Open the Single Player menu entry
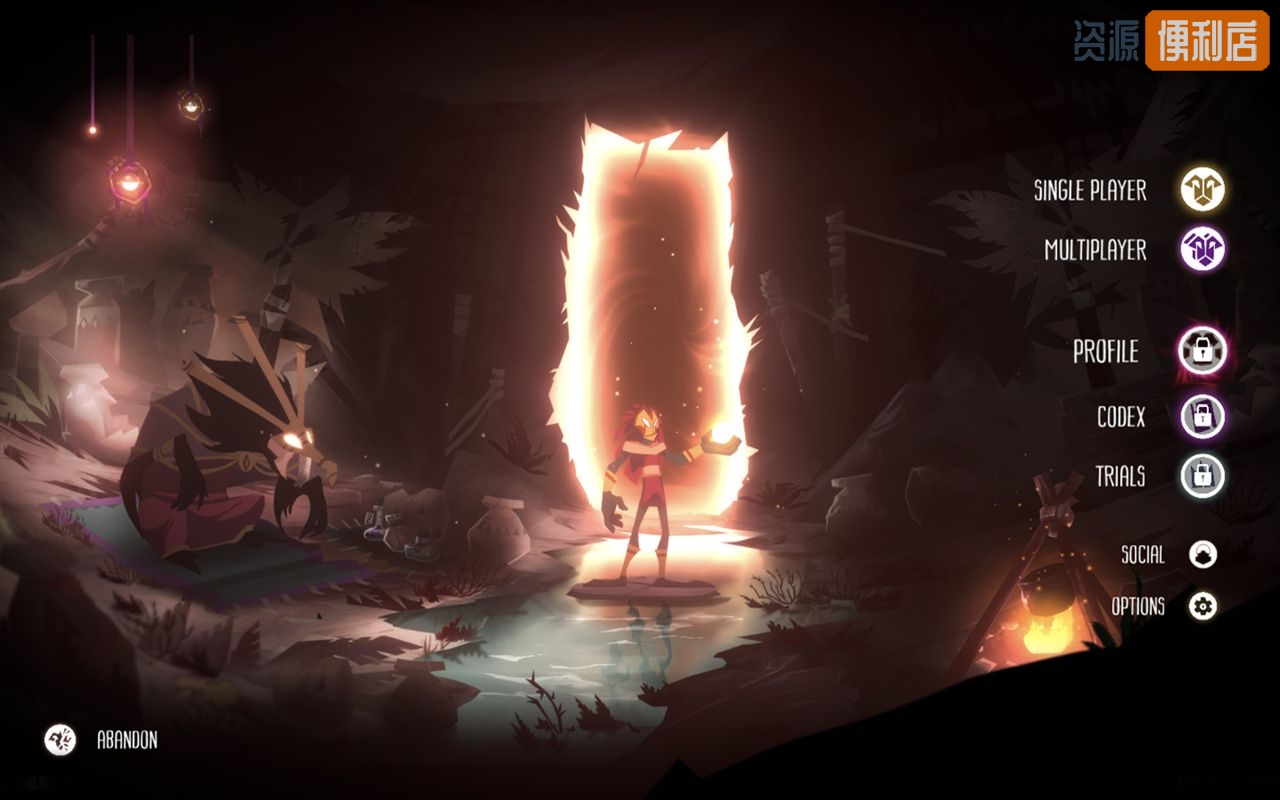 tap(1090, 190)
